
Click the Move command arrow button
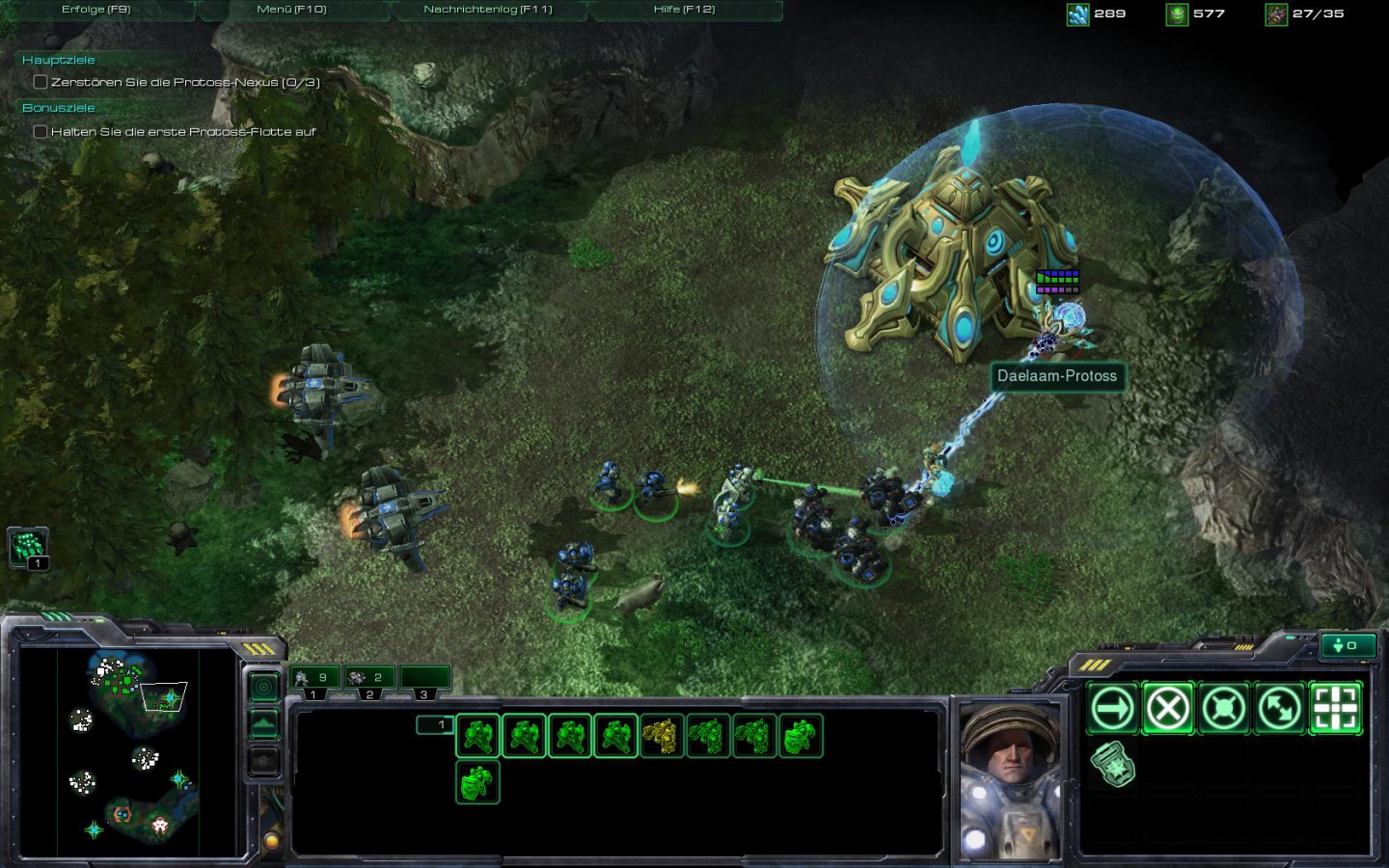tap(1112, 709)
